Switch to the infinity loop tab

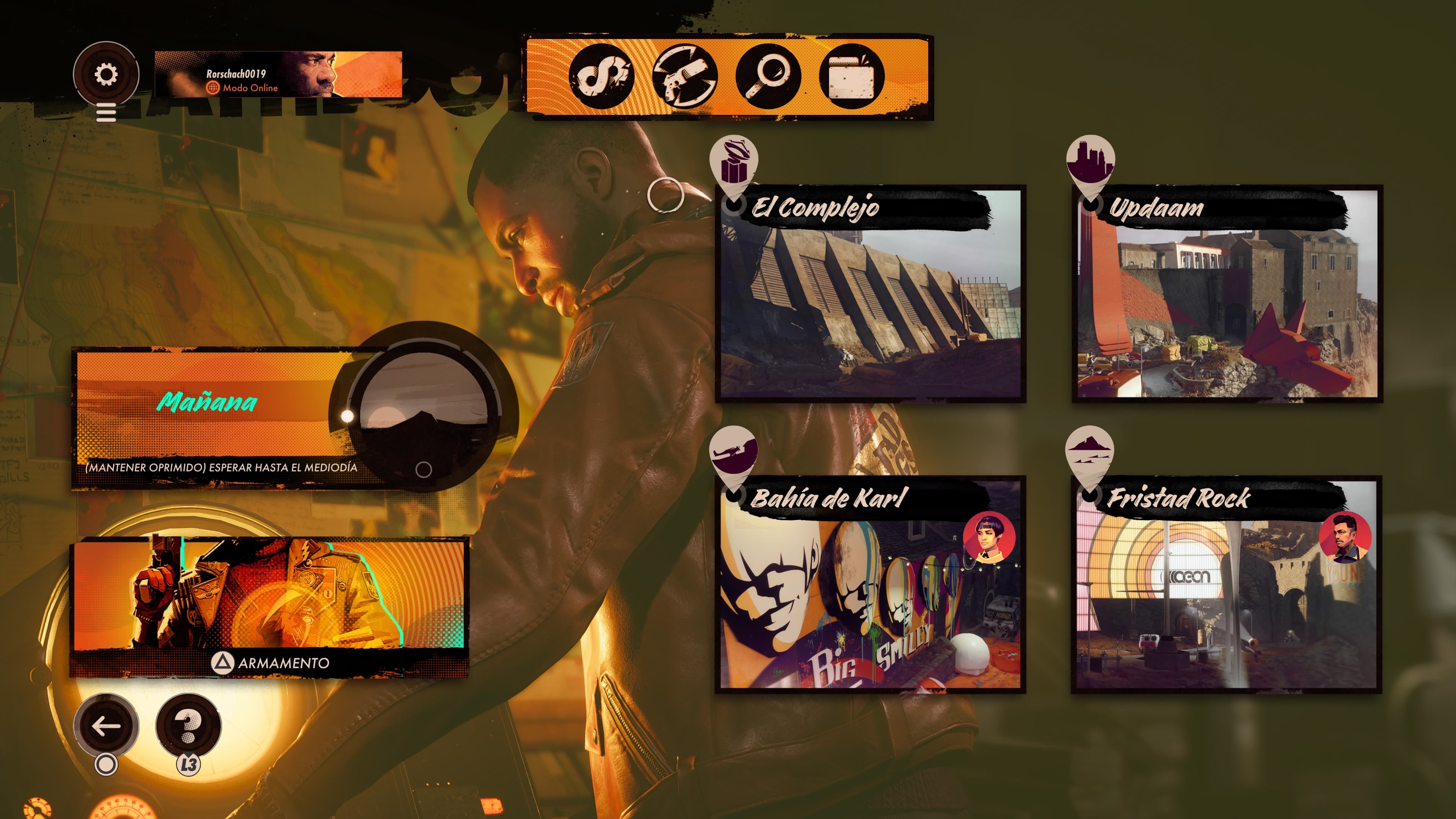pos(601,76)
